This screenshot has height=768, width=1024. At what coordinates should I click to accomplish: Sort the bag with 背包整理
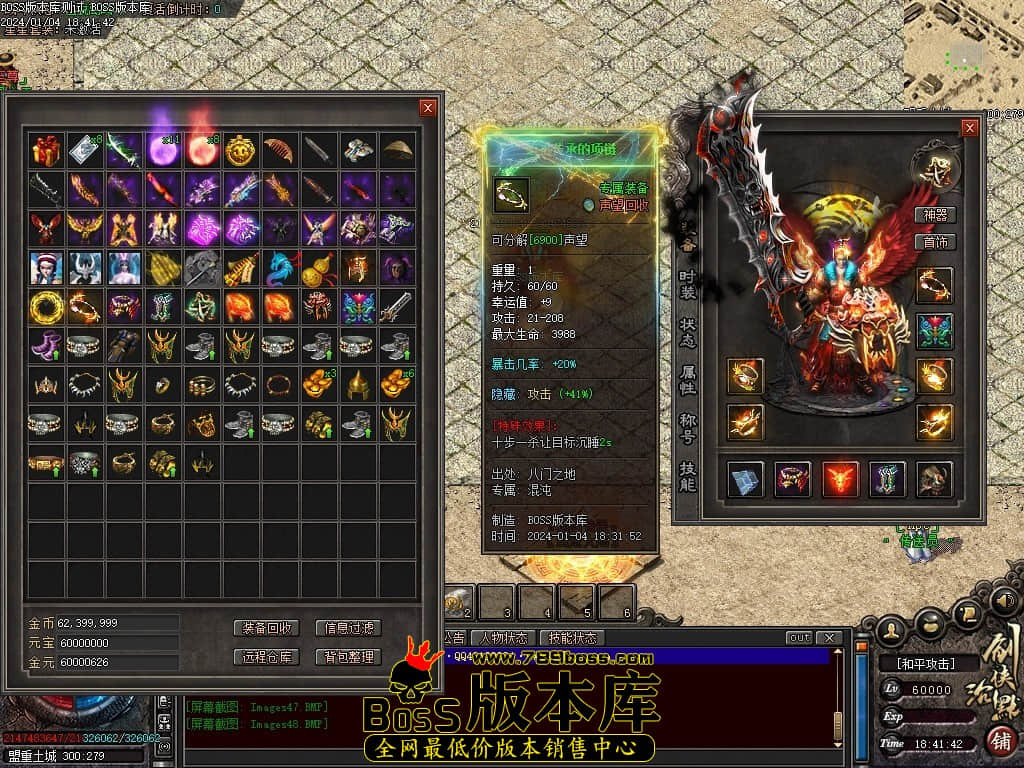point(348,657)
